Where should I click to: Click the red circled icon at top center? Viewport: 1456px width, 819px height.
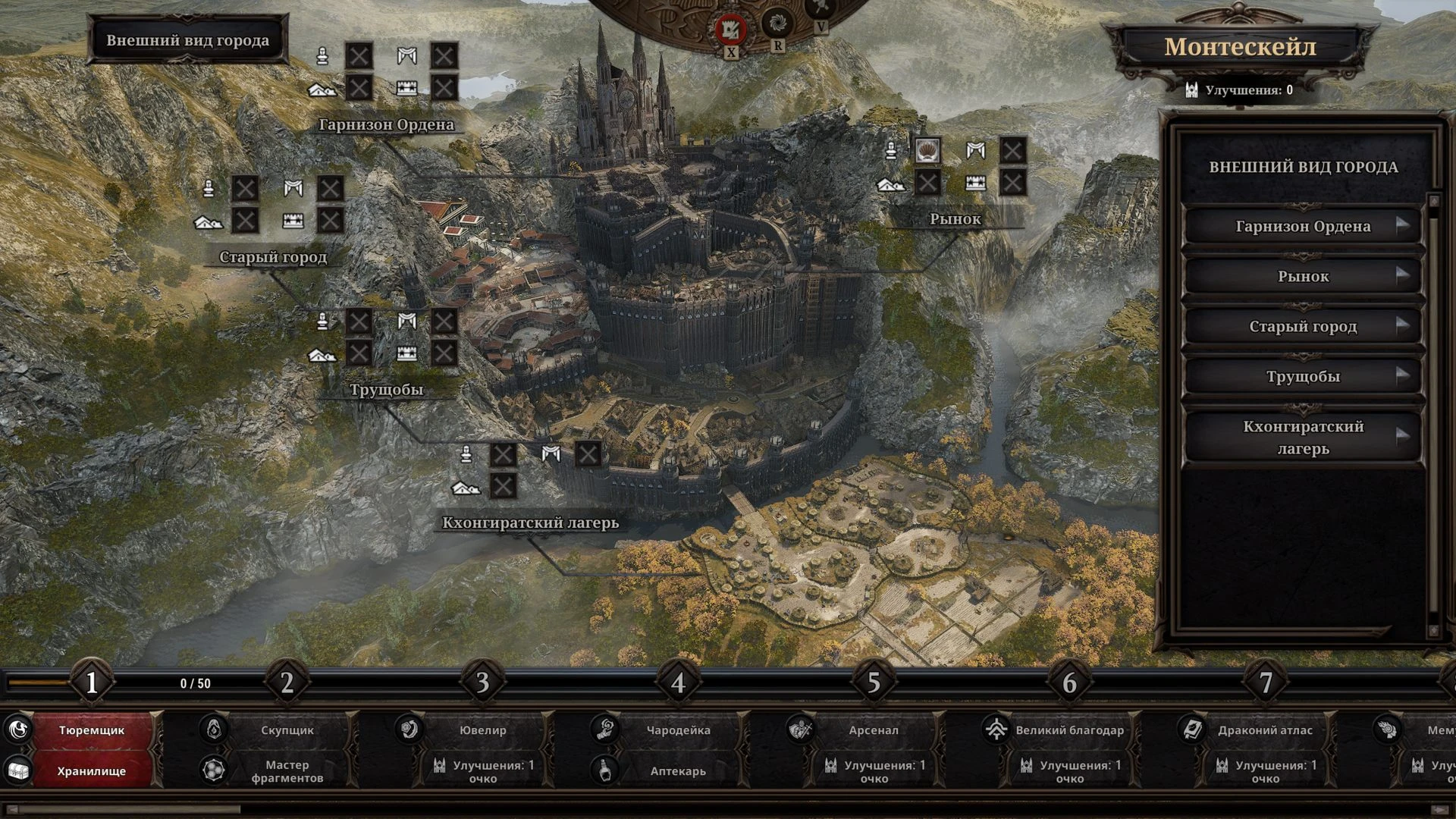[731, 30]
